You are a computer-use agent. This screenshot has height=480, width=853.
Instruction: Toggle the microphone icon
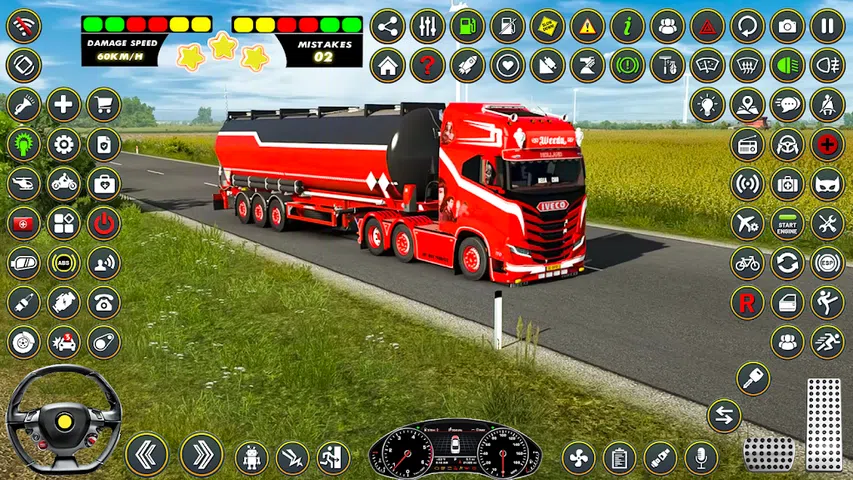[x=700, y=457]
